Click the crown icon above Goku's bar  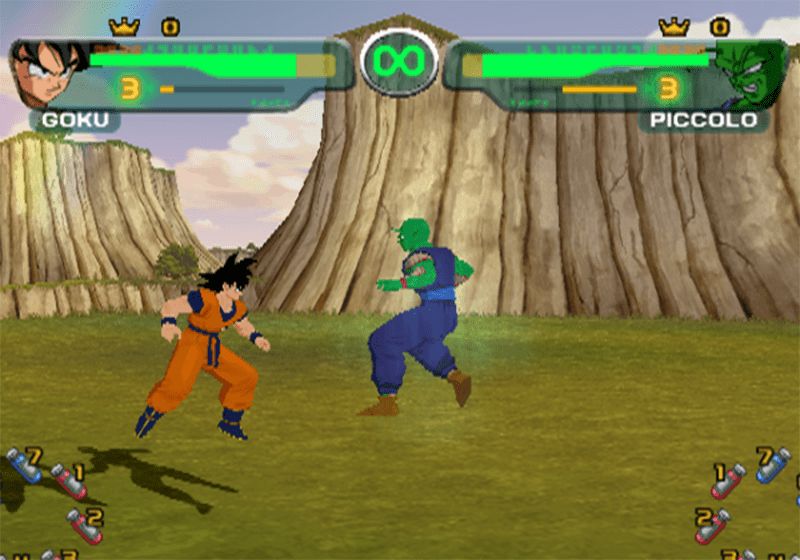124,27
